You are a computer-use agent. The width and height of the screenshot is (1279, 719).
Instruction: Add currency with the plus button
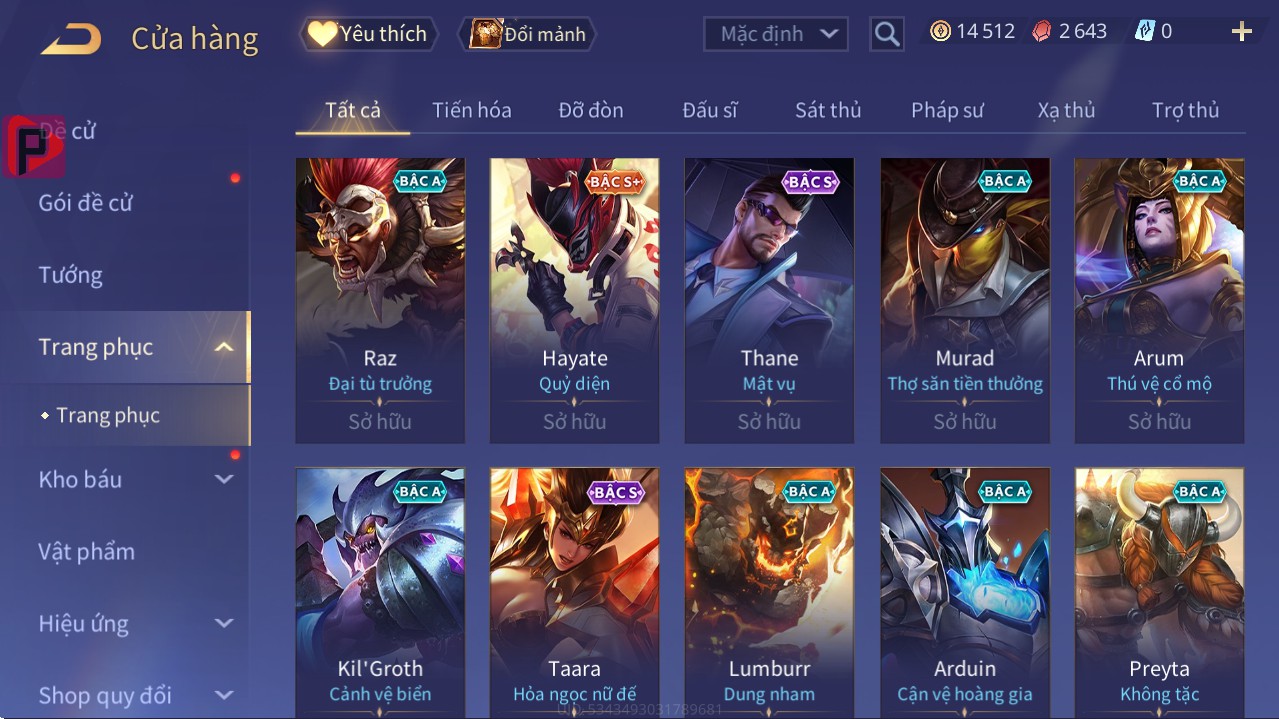[1241, 32]
